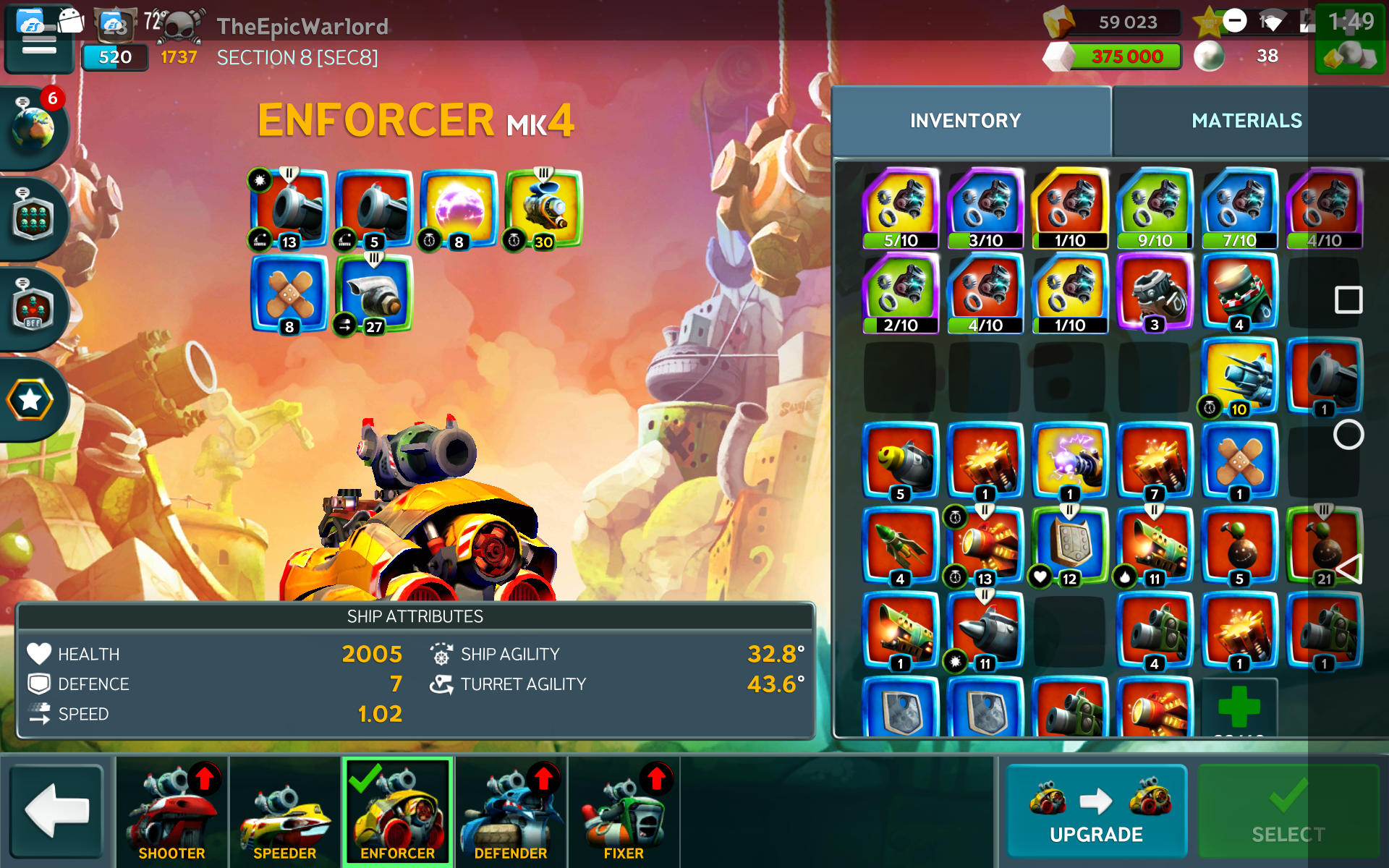Go back with the white arrow button
1389x868 pixels.
tap(57, 811)
